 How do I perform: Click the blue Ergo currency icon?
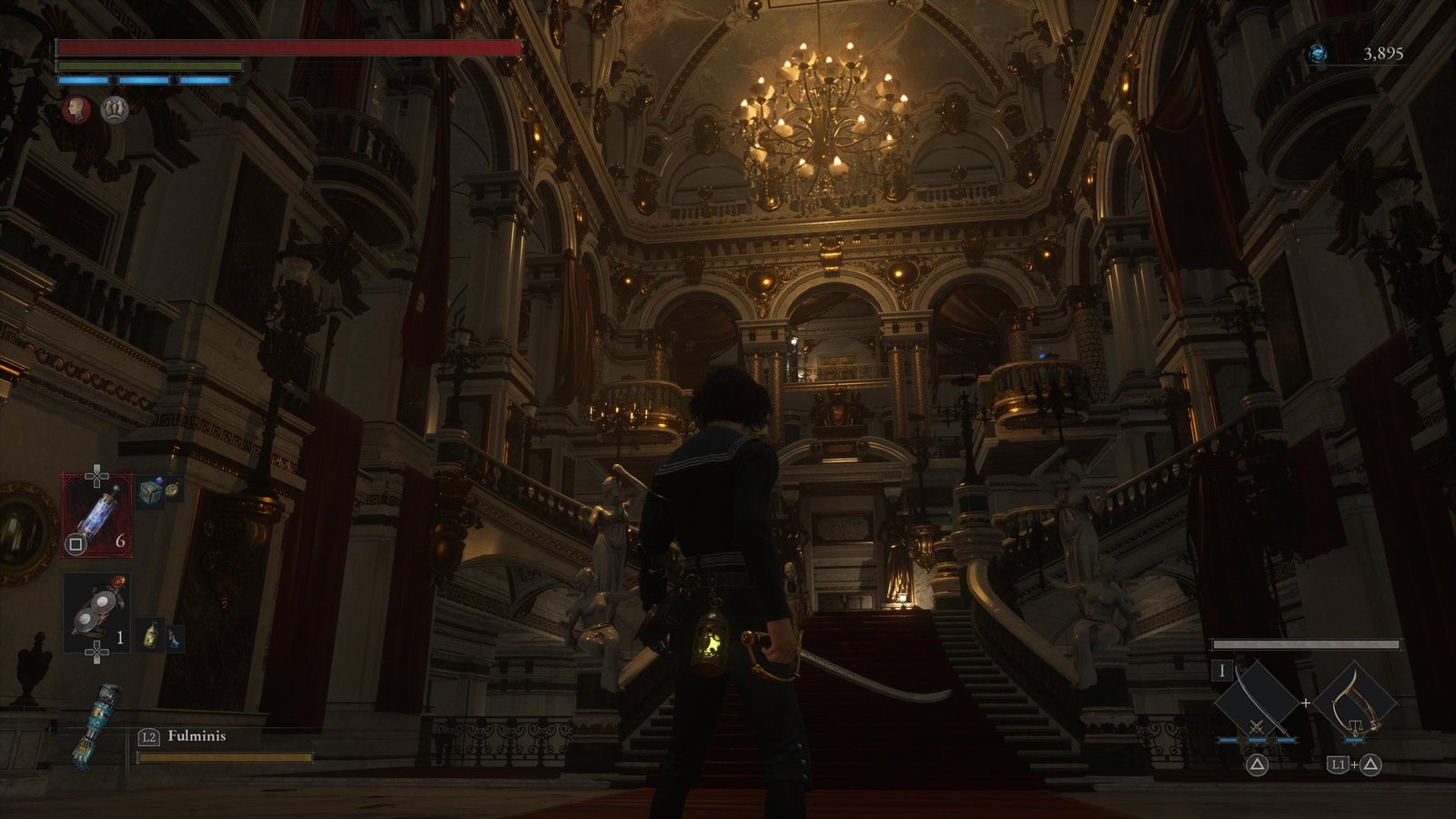tap(1318, 55)
